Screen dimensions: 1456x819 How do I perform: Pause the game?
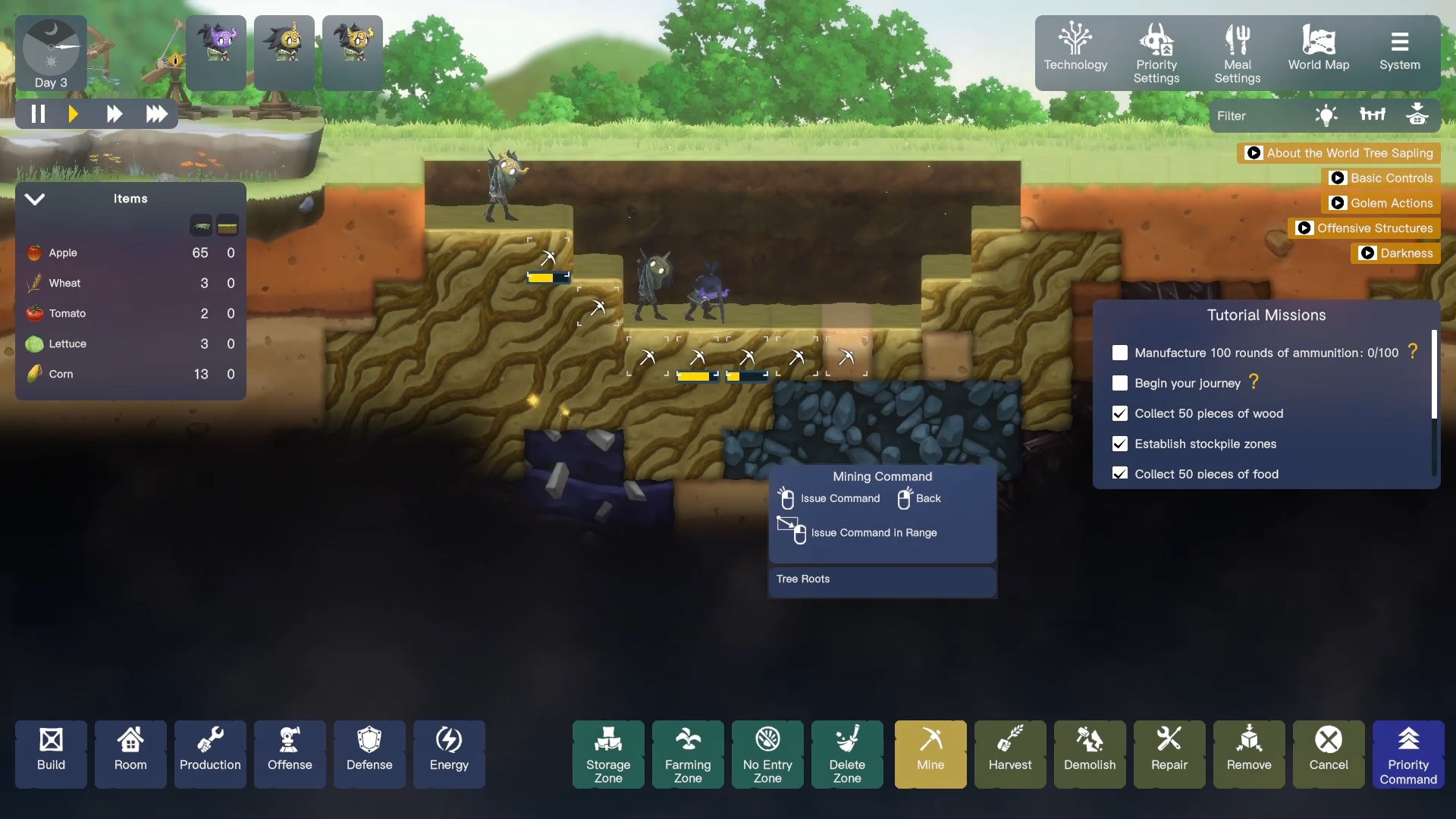coord(38,114)
